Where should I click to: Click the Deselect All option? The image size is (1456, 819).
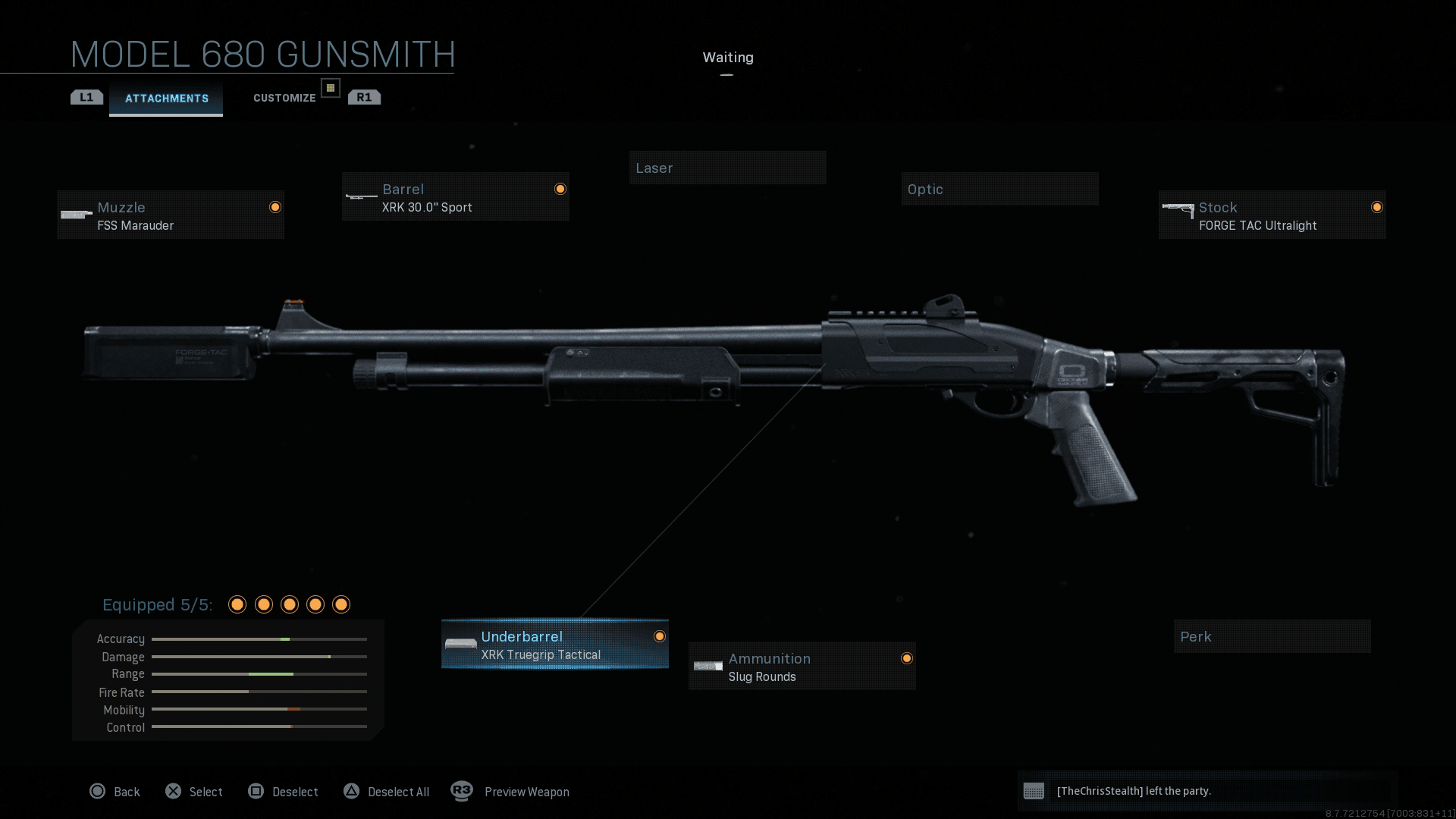(x=387, y=792)
